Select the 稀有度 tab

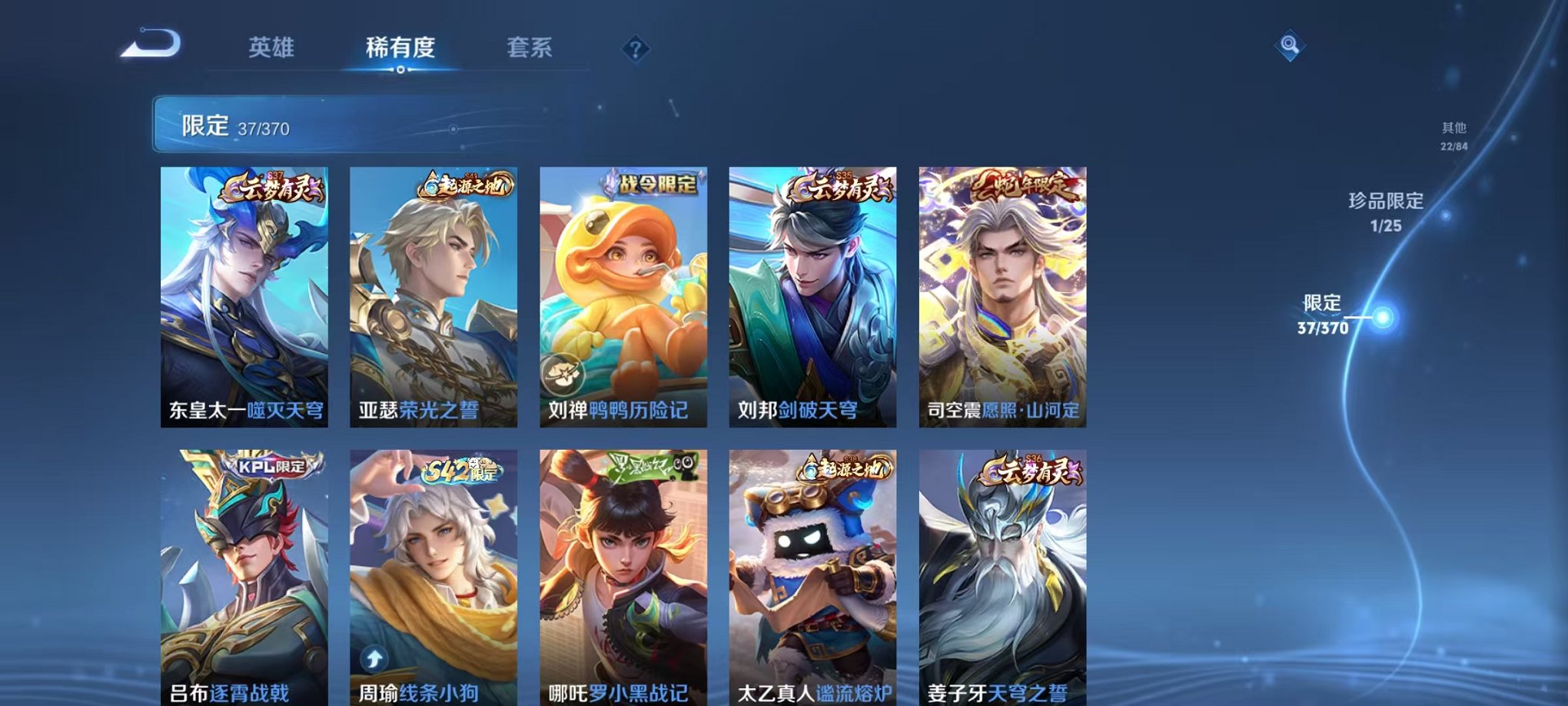coord(400,48)
